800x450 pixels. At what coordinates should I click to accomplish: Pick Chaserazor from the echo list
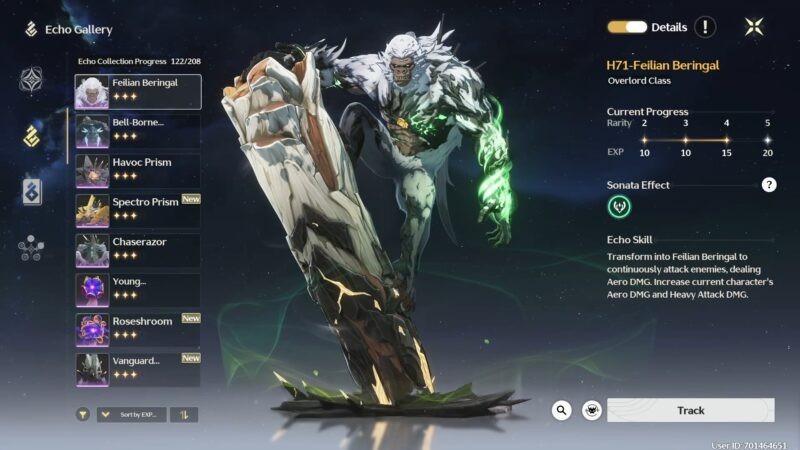137,250
